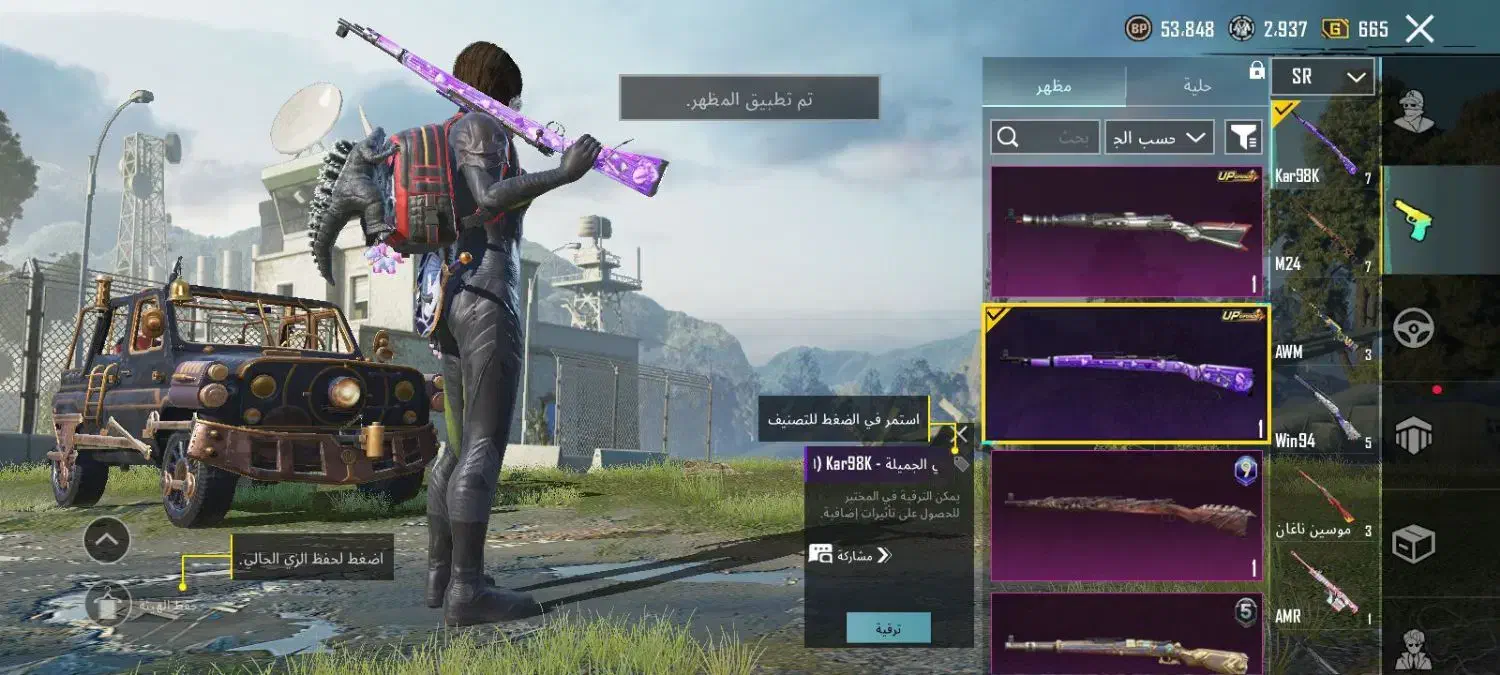Select Win94 in the weapon list
Screen dimensions: 1500x675
coord(1322,410)
